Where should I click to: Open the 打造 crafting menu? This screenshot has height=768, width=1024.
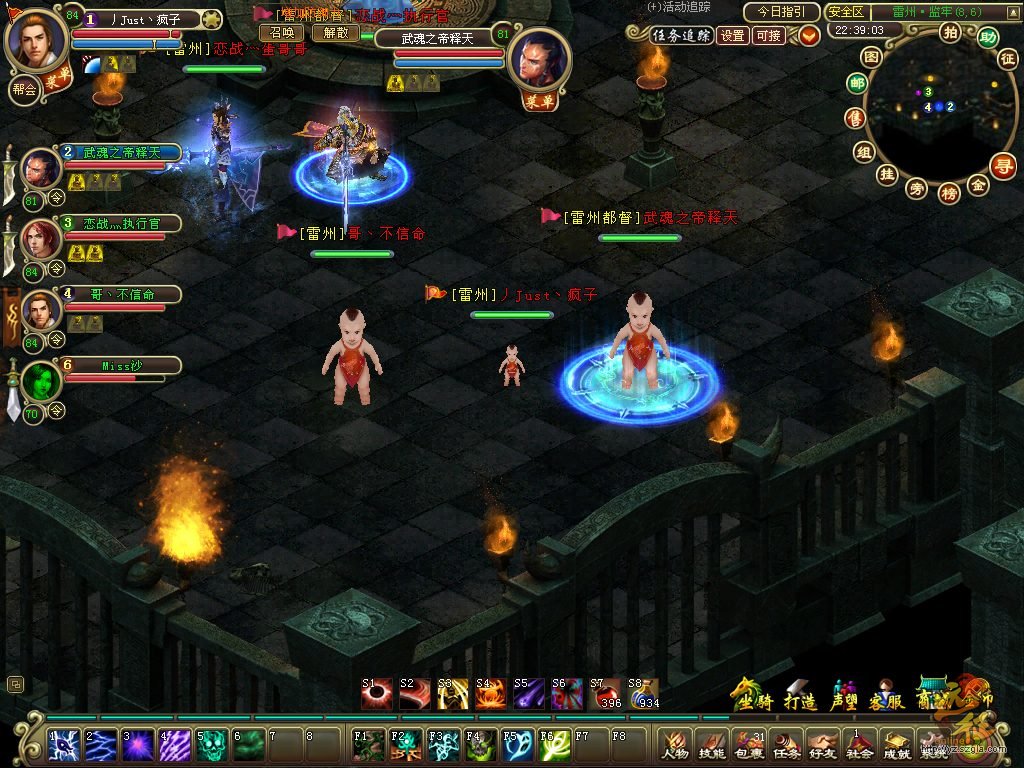click(799, 698)
